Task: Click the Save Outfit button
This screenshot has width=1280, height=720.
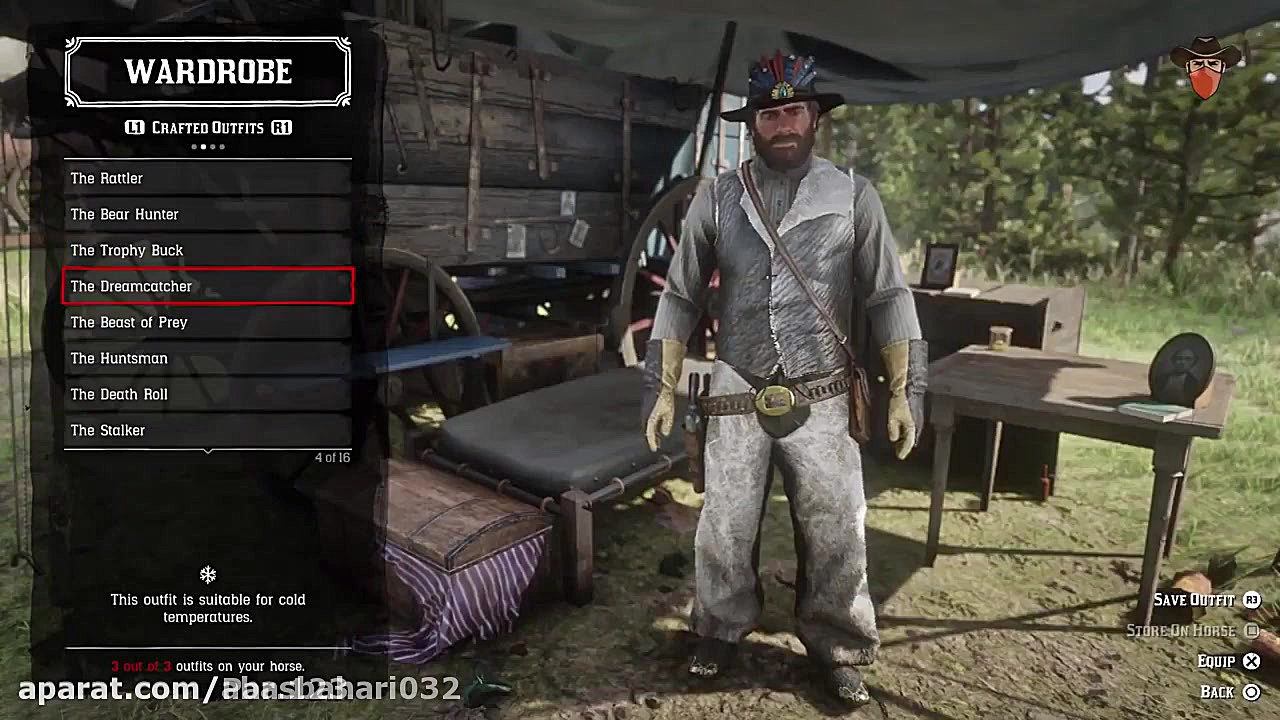Action: pos(1193,600)
